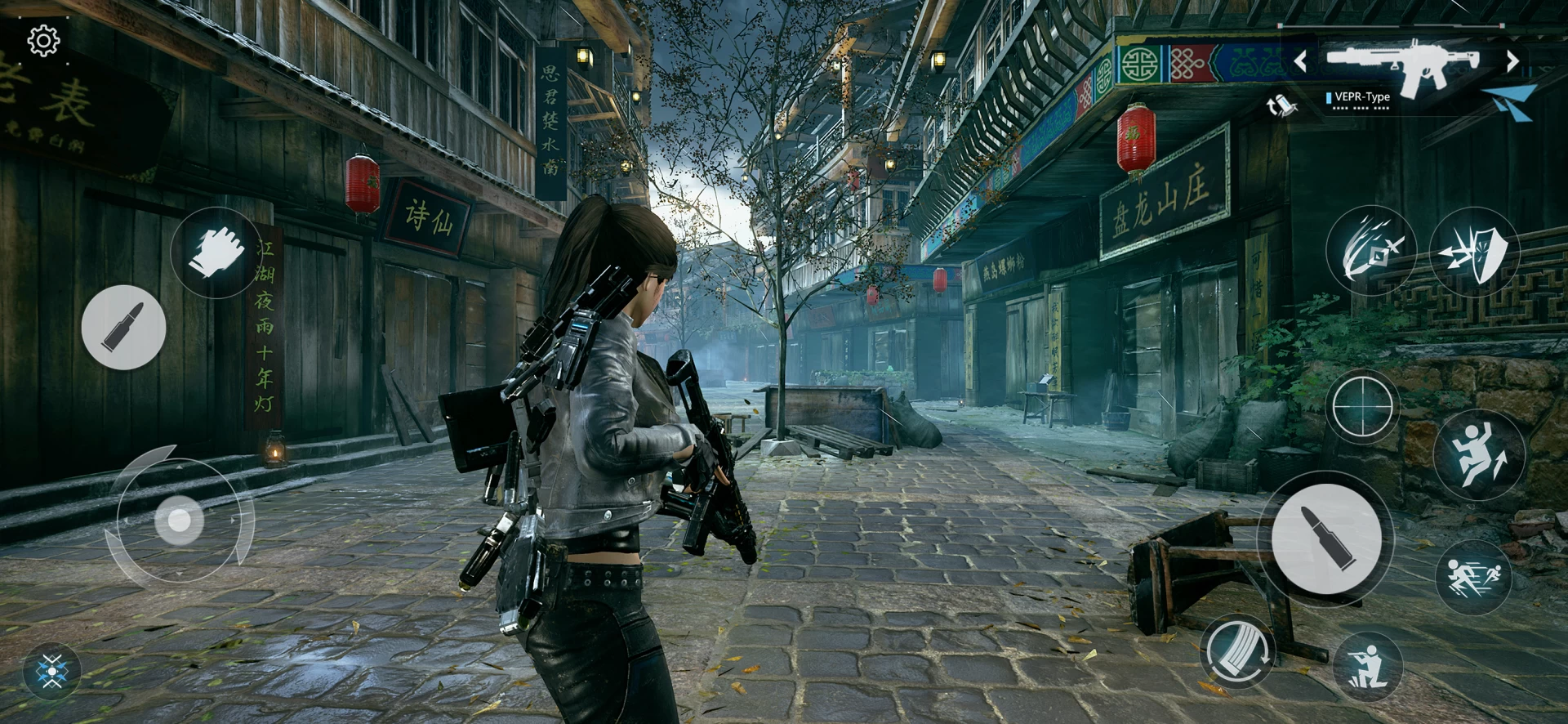Viewport: 1568px width, 724px height.
Task: Open the gear settings menu
Action: pyautogui.click(x=43, y=40)
